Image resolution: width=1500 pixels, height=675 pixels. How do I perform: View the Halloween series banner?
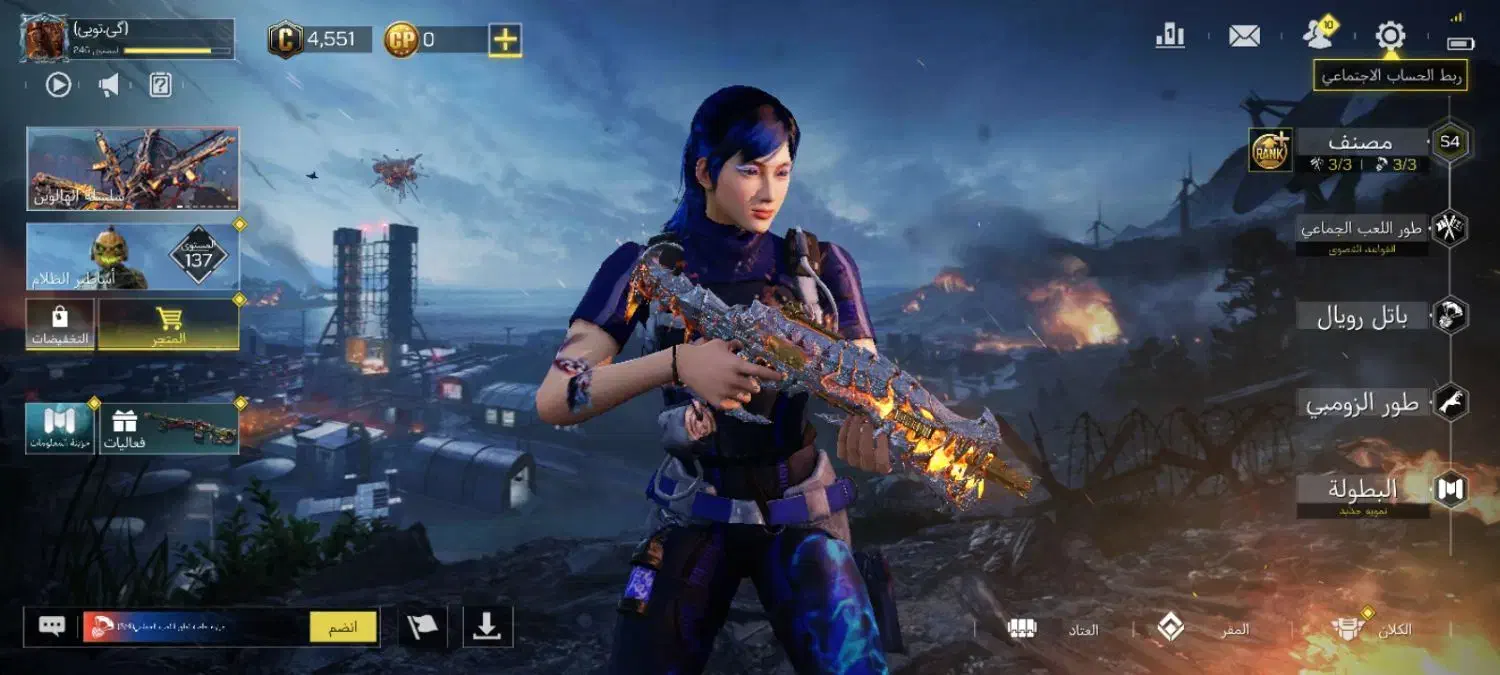(x=133, y=168)
